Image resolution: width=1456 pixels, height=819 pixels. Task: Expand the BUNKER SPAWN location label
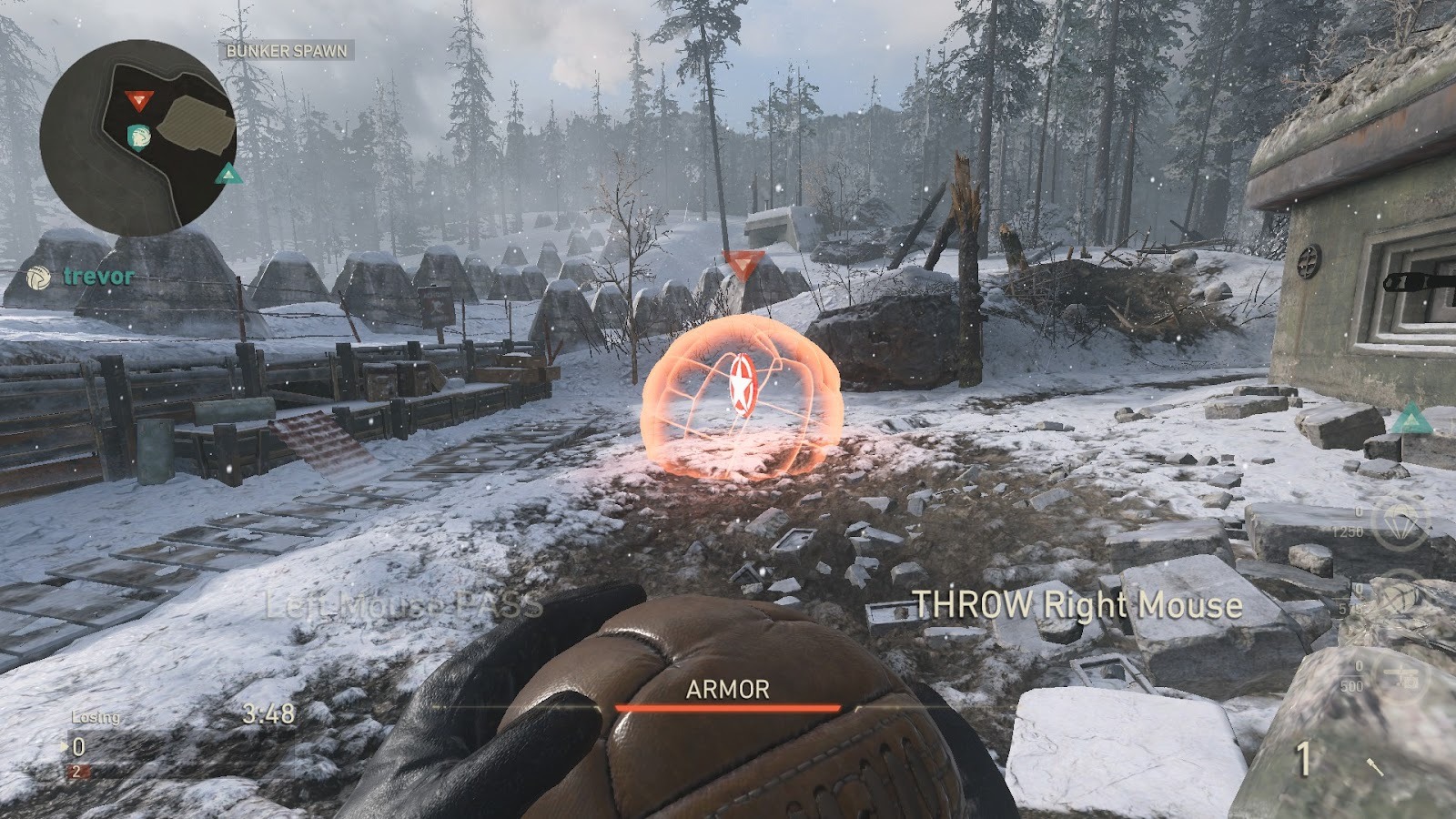[285, 52]
